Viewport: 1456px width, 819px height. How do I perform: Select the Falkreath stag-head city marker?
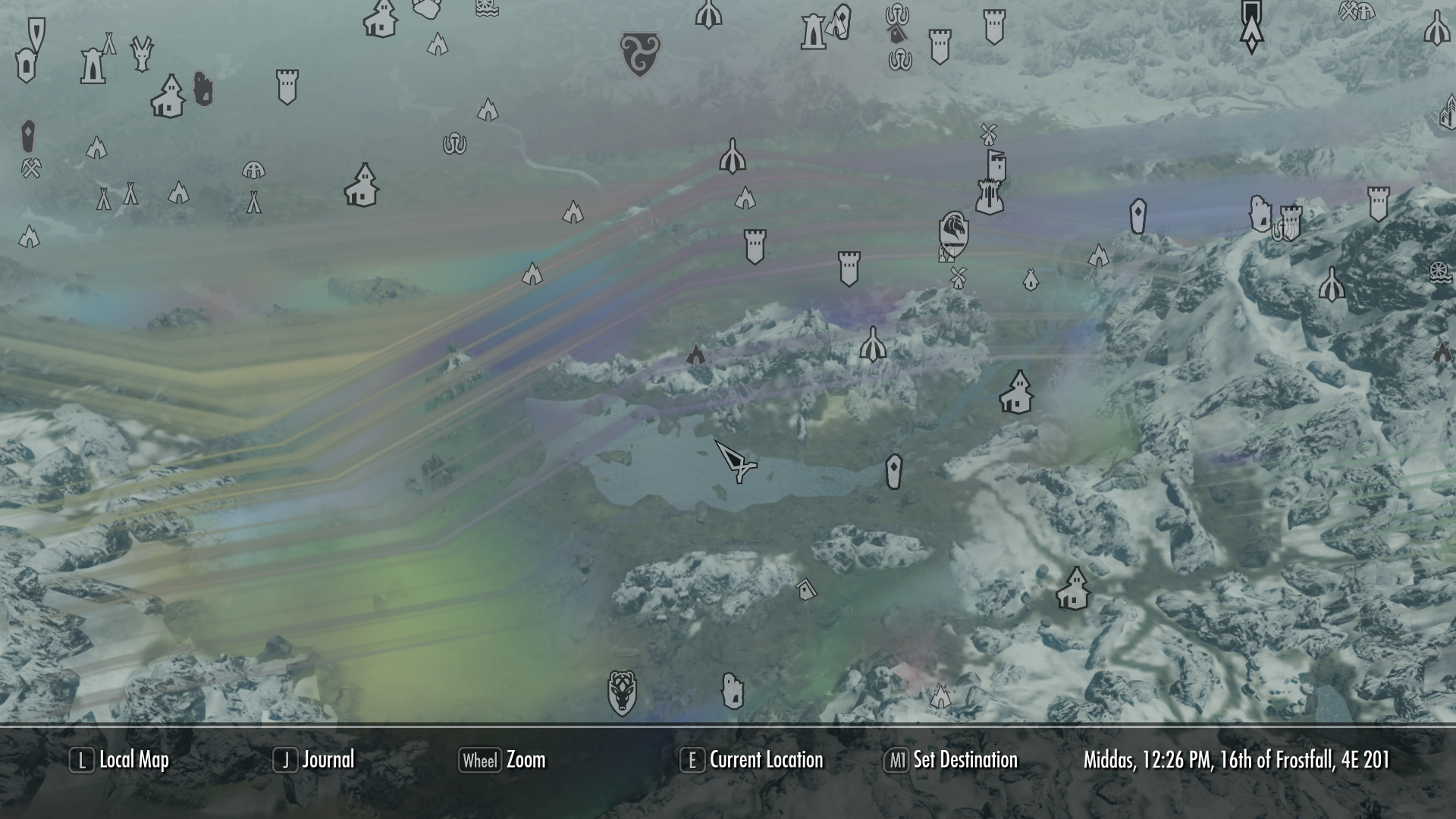coord(622,692)
